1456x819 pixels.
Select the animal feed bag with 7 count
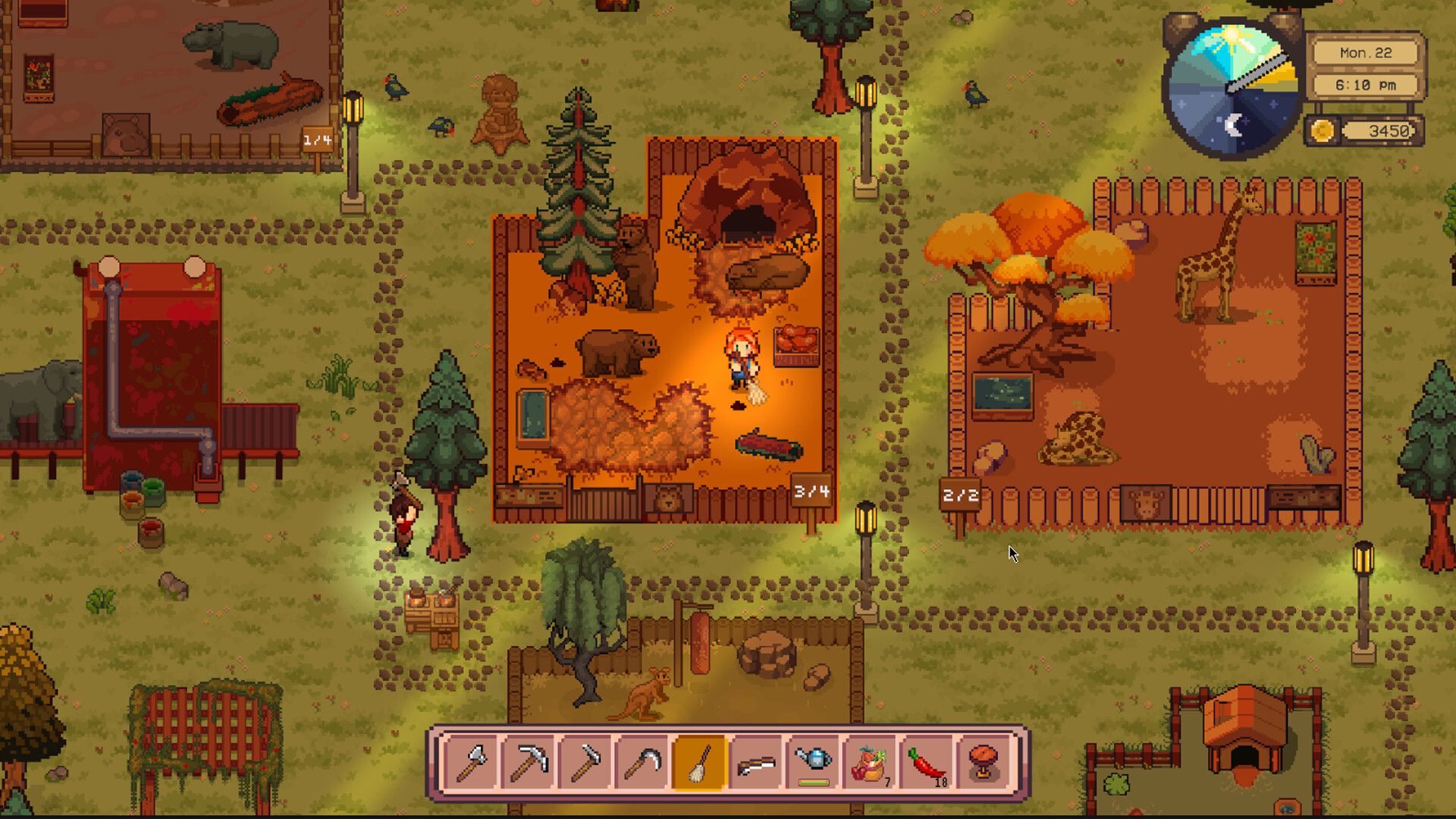pyautogui.click(x=871, y=764)
